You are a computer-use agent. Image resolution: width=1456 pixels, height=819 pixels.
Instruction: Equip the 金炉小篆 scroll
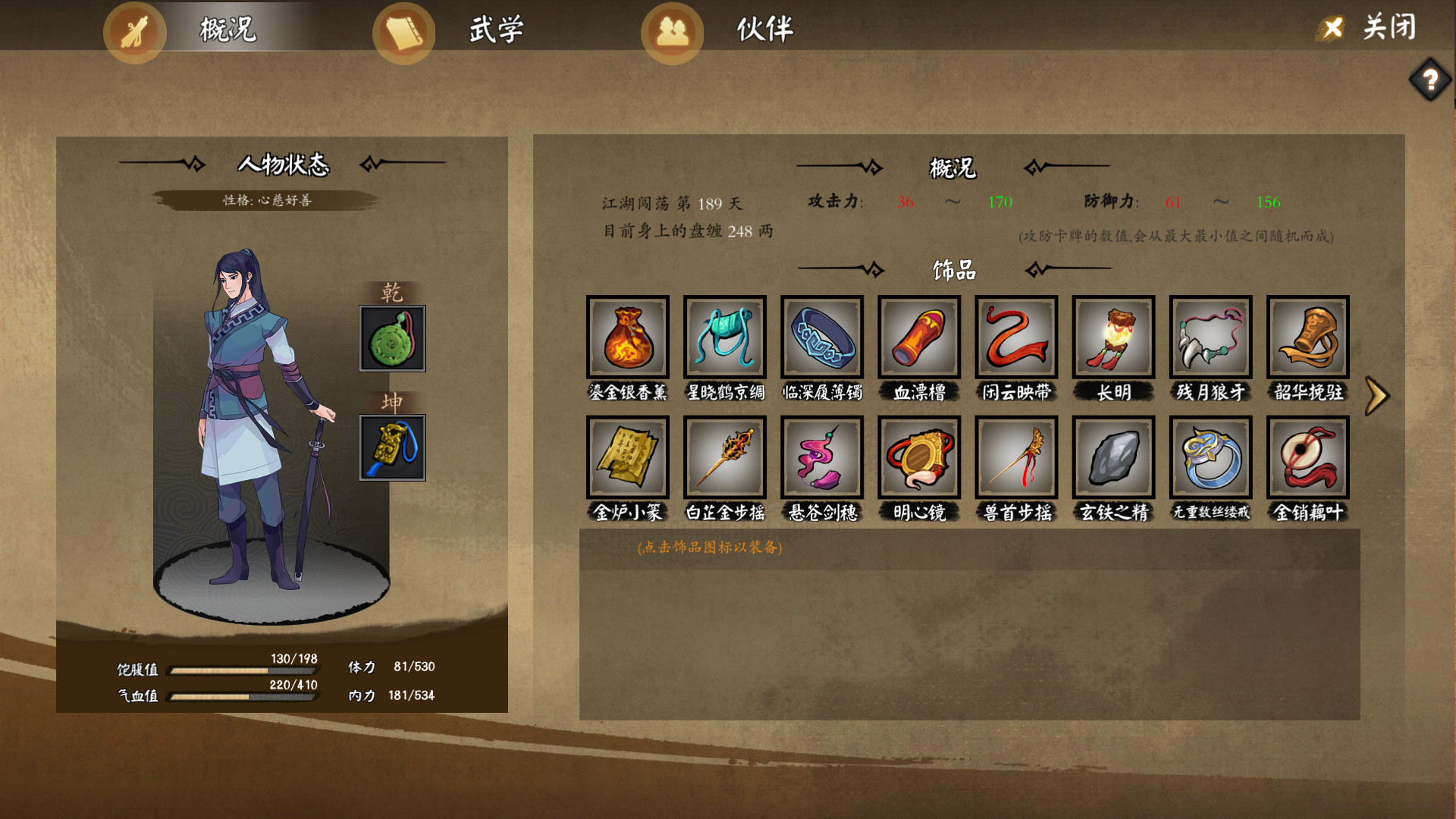tap(628, 457)
